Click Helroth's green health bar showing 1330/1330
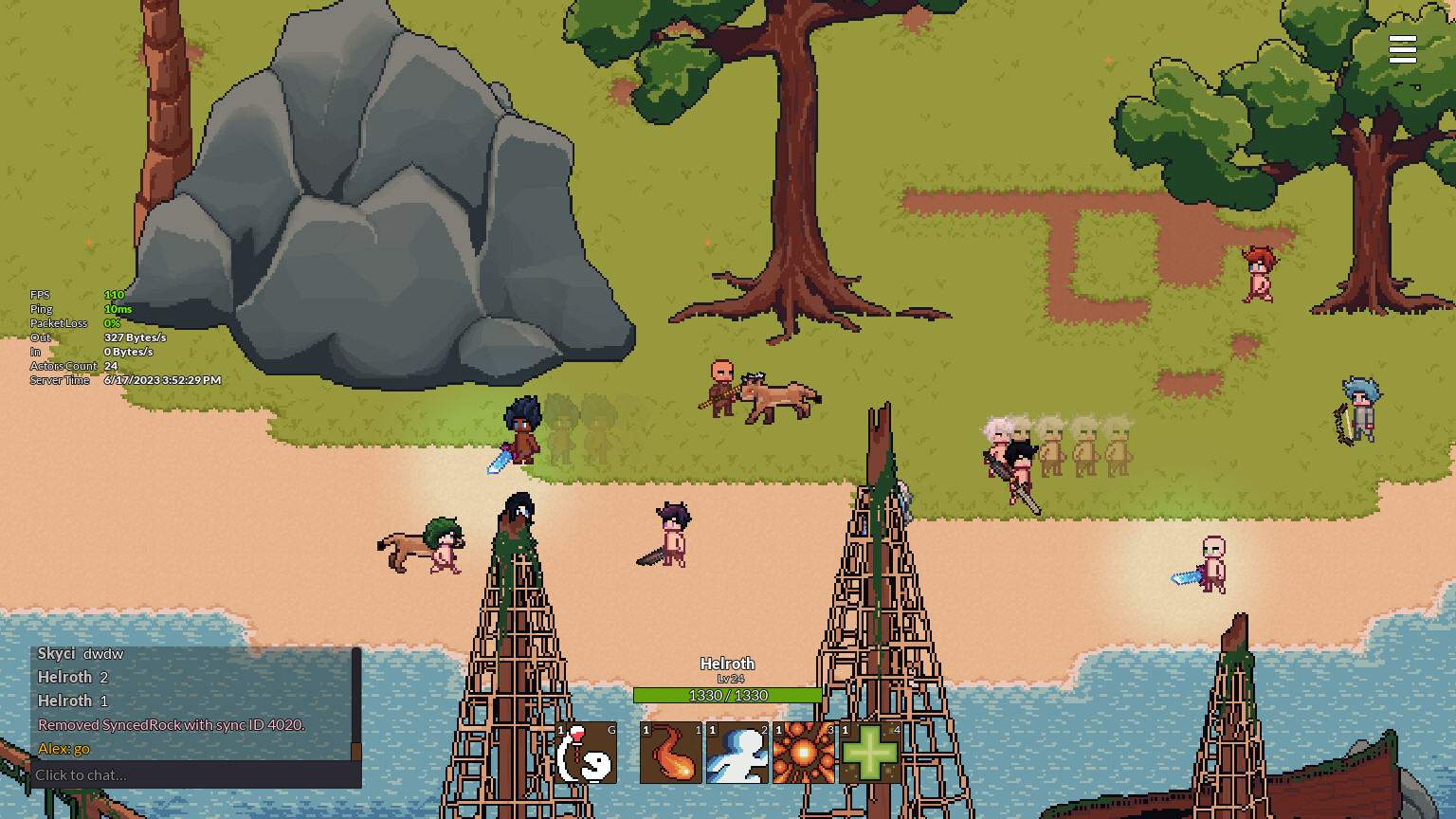1456x819 pixels. pyautogui.click(x=728, y=695)
